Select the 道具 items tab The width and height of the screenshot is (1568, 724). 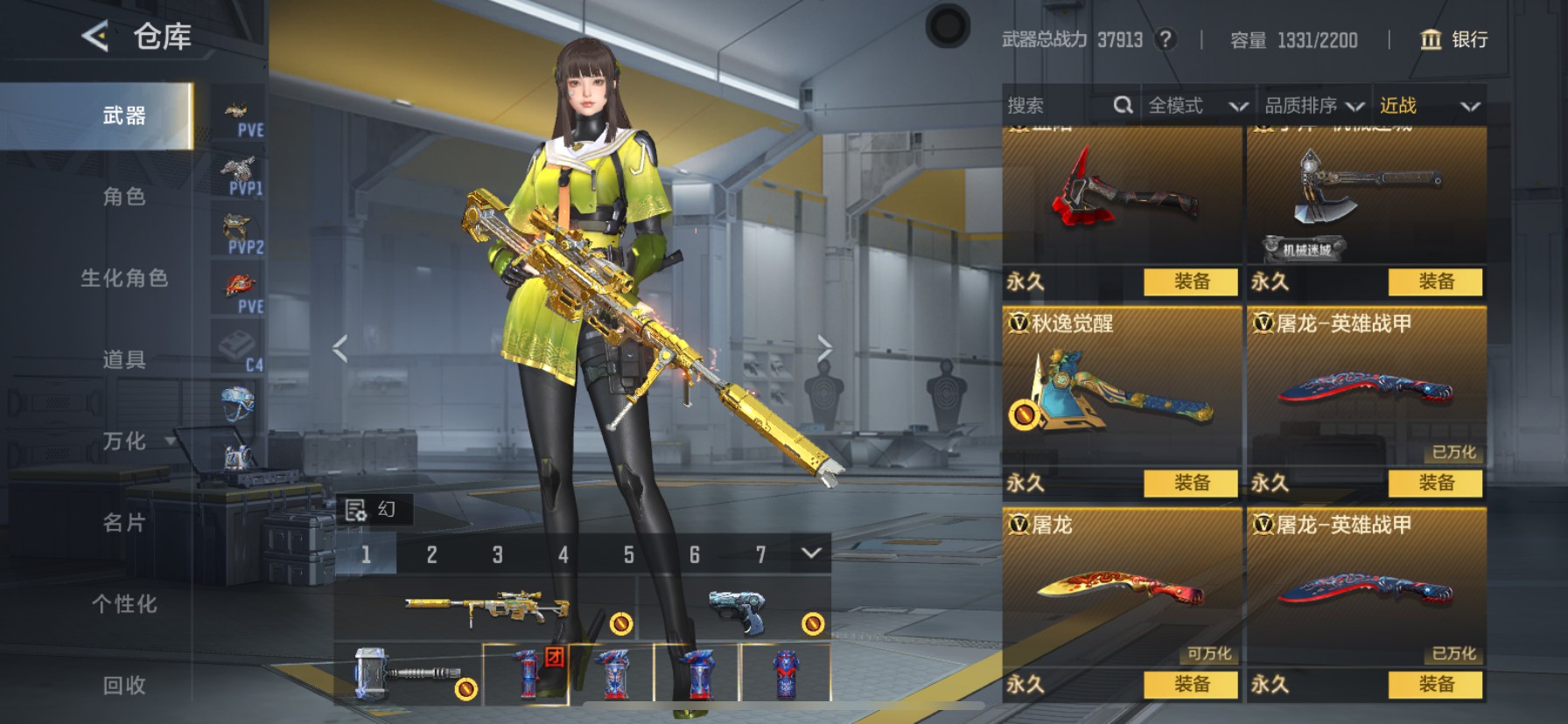[124, 359]
